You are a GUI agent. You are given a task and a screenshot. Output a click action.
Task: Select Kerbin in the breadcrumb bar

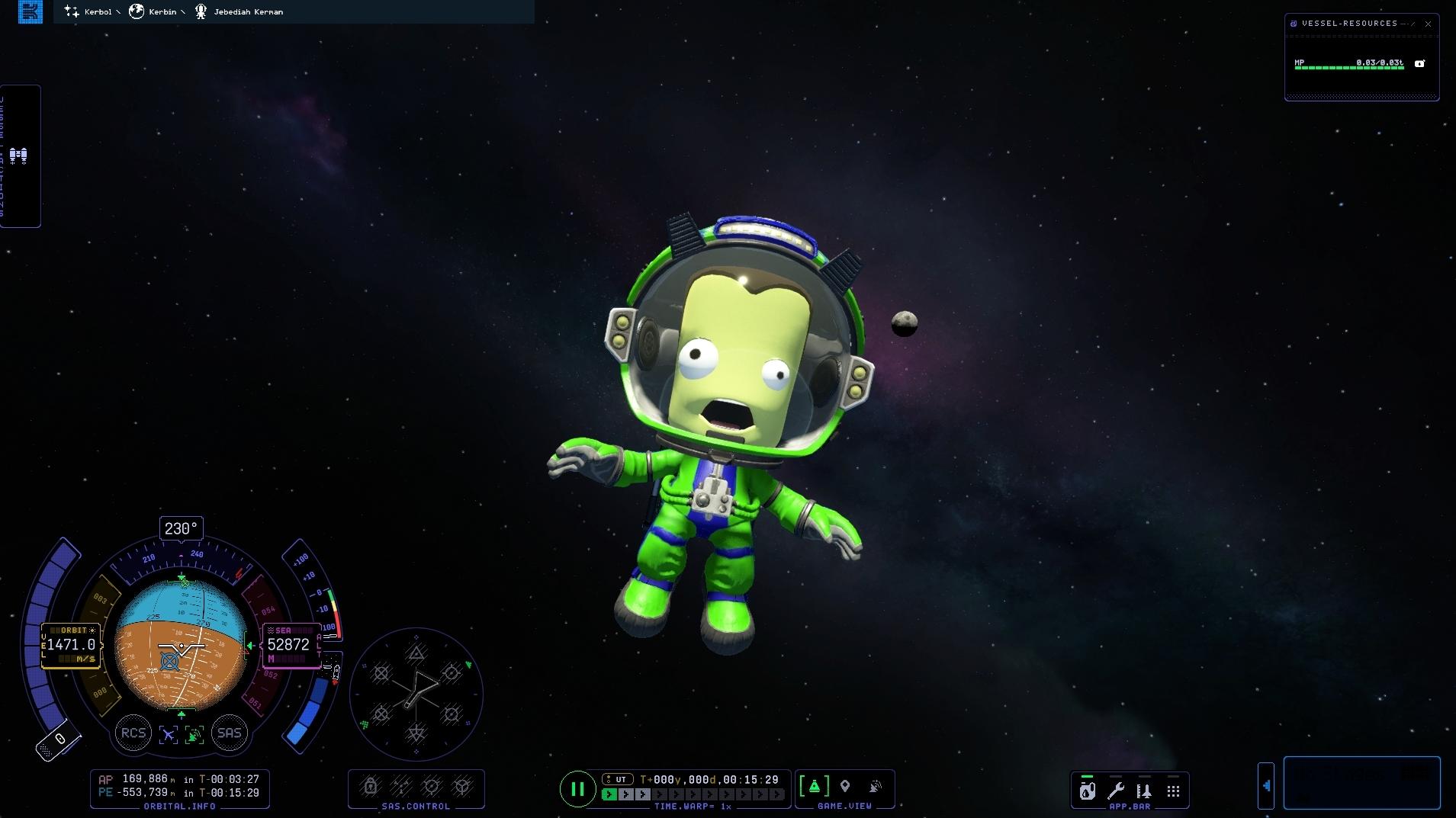point(160,11)
